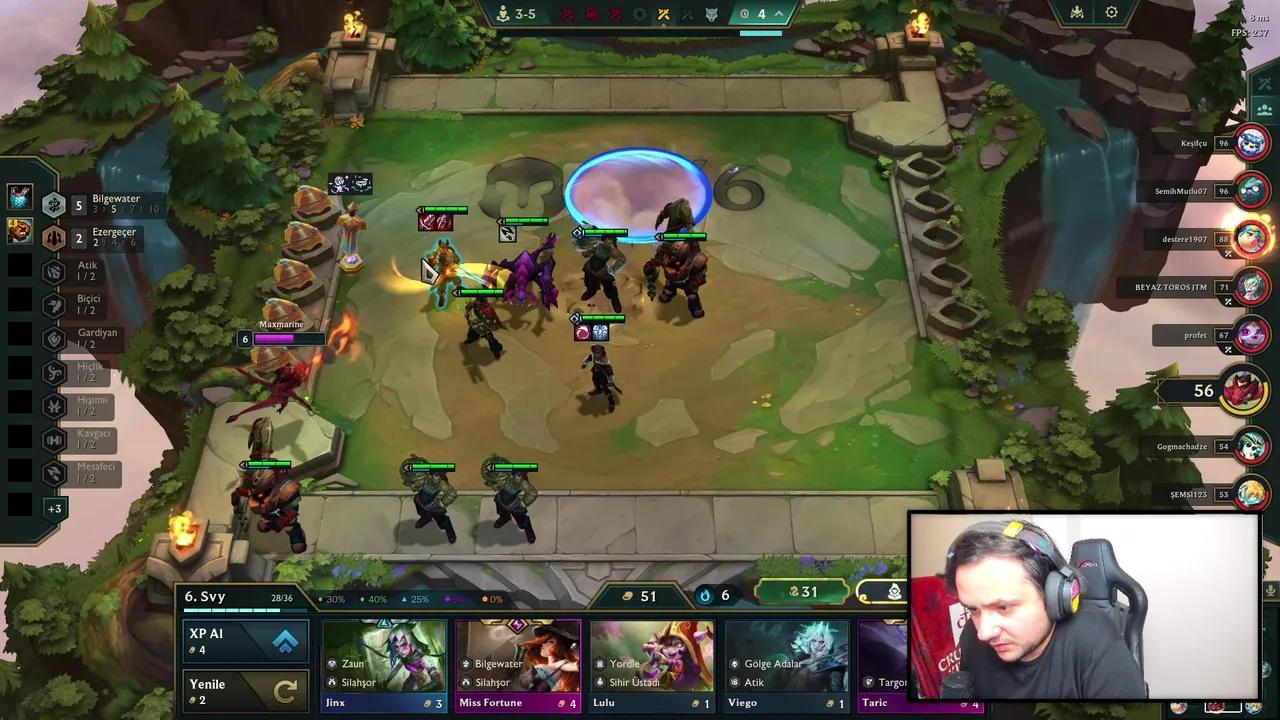The height and width of the screenshot is (720, 1280).
Task: Collapse the round timer using its chevron
Action: [x=778, y=14]
